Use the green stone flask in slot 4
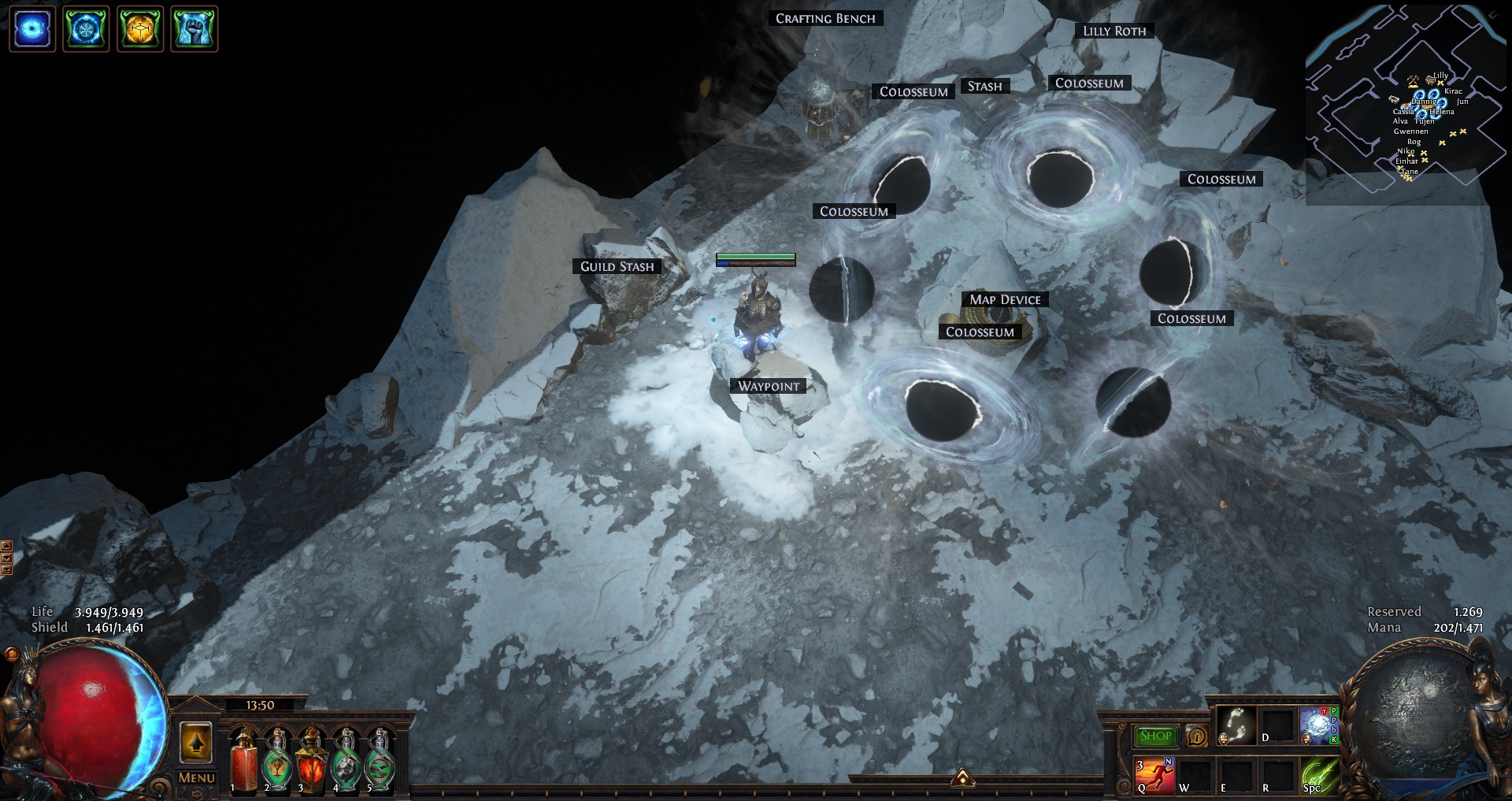Viewport: 1512px width, 801px height. (x=346, y=762)
